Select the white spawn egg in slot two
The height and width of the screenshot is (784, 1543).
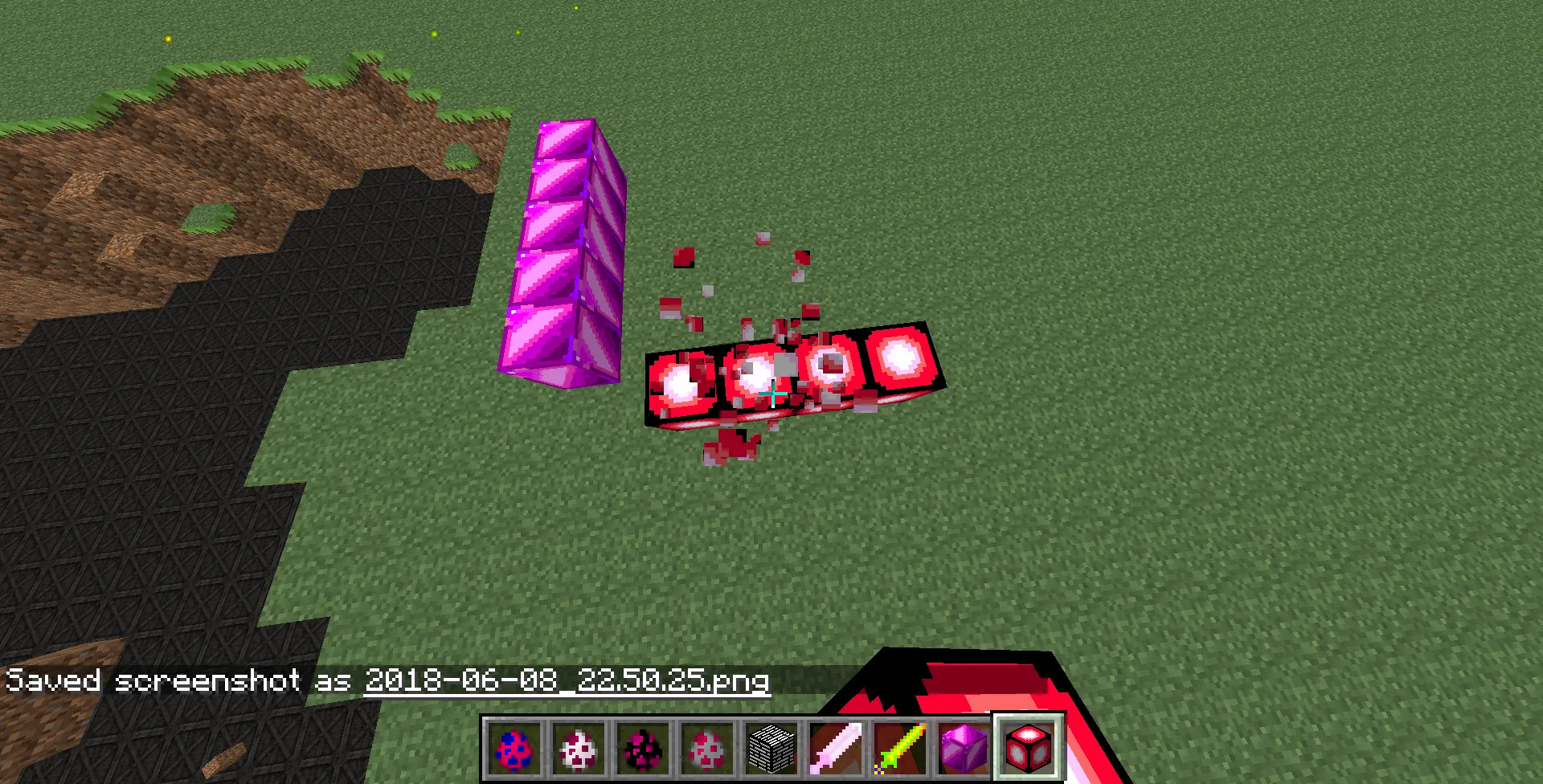coord(580,747)
